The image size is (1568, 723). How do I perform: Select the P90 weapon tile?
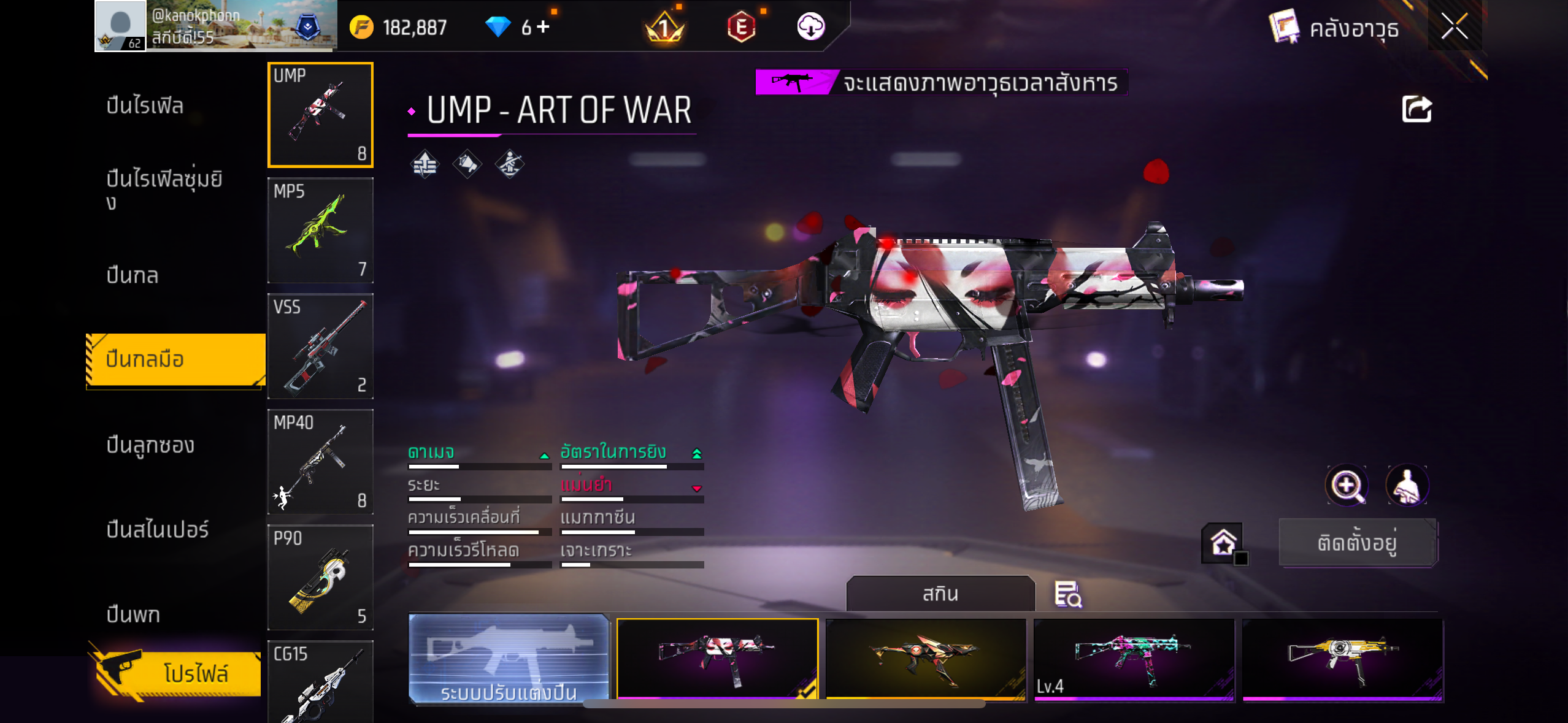click(x=320, y=578)
